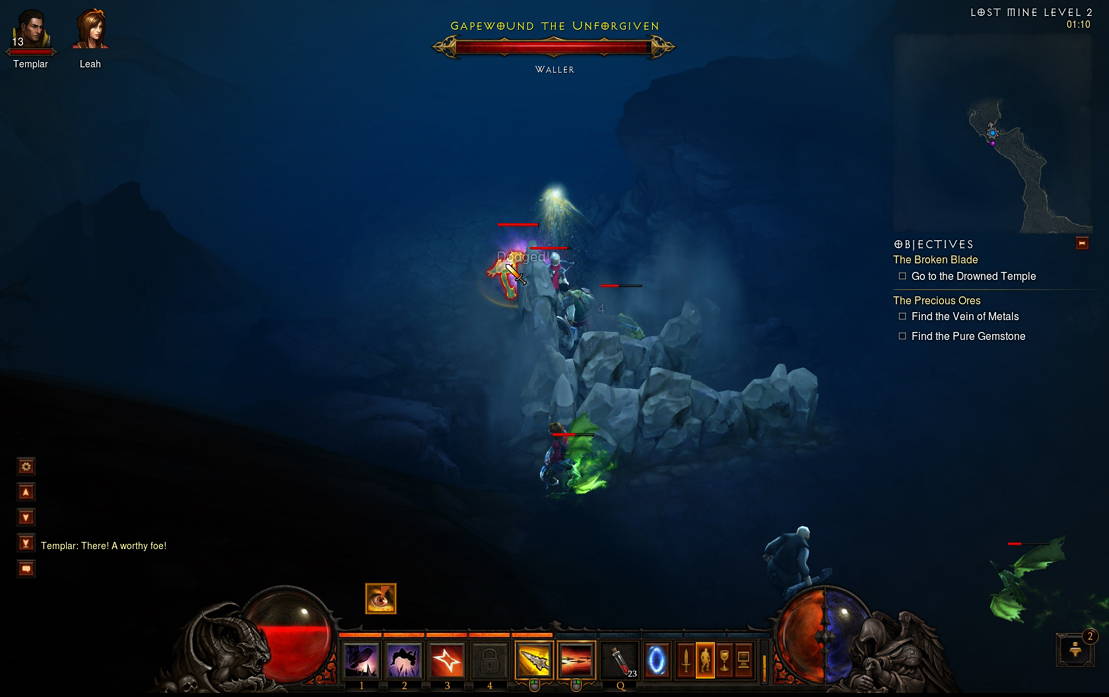Cast the blue Town Portal
This screenshot has height=697, width=1109.
(x=657, y=661)
